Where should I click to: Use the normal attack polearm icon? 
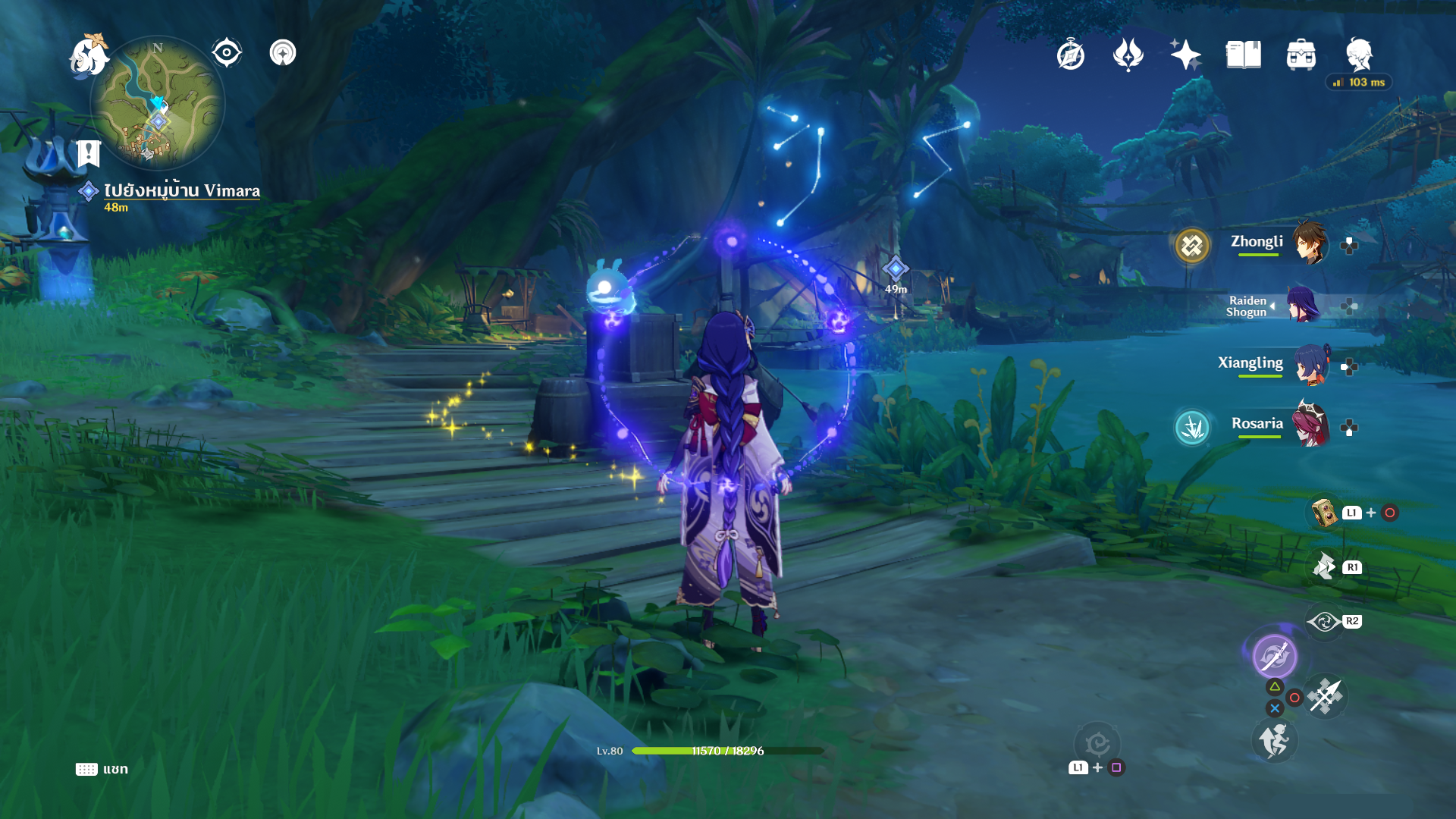coord(1326,696)
